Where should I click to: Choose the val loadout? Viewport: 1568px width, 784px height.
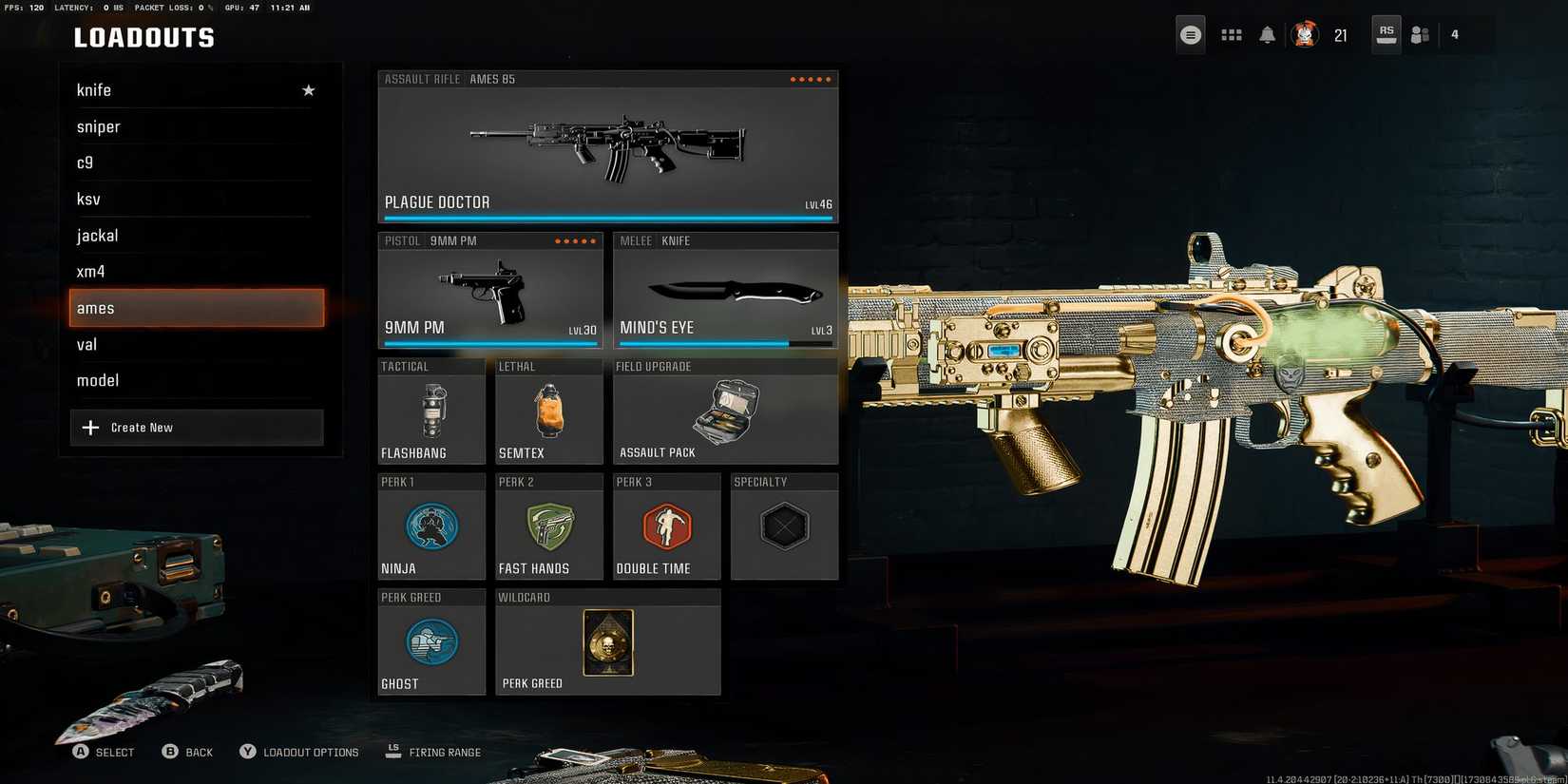[190, 344]
